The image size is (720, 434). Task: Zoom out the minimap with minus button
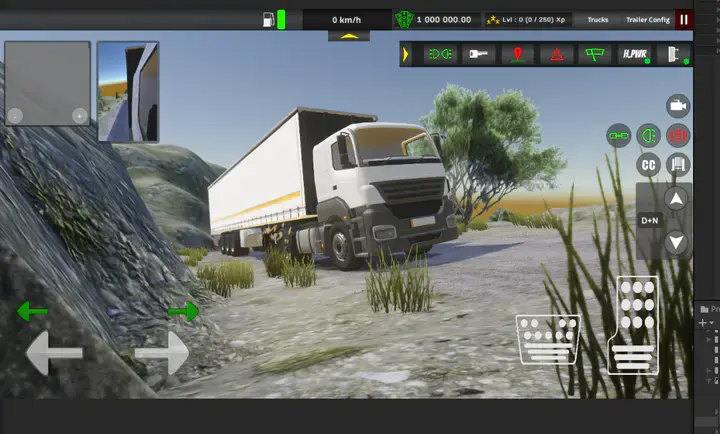(x=15, y=116)
